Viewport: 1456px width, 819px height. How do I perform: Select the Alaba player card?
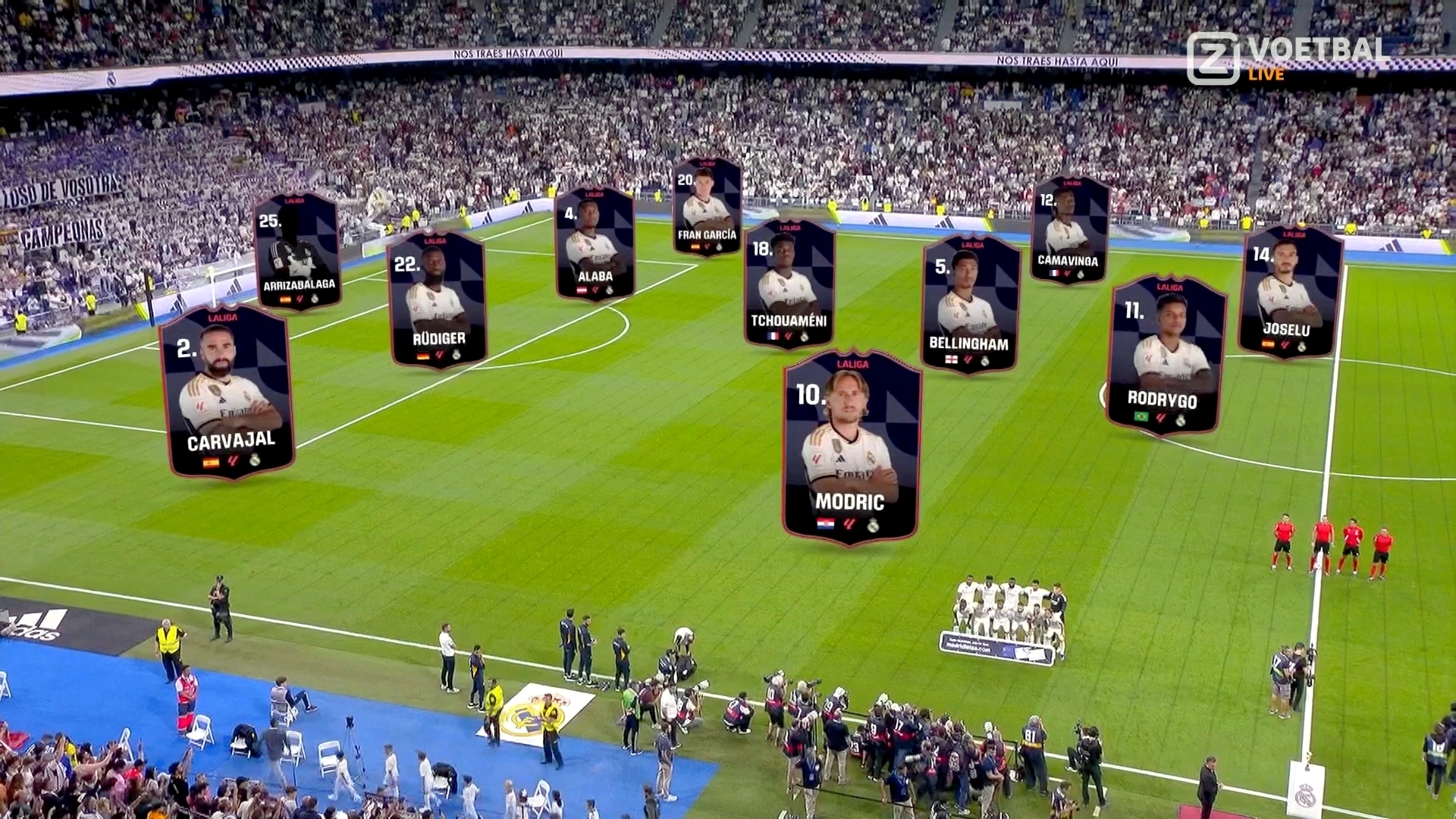tap(595, 243)
